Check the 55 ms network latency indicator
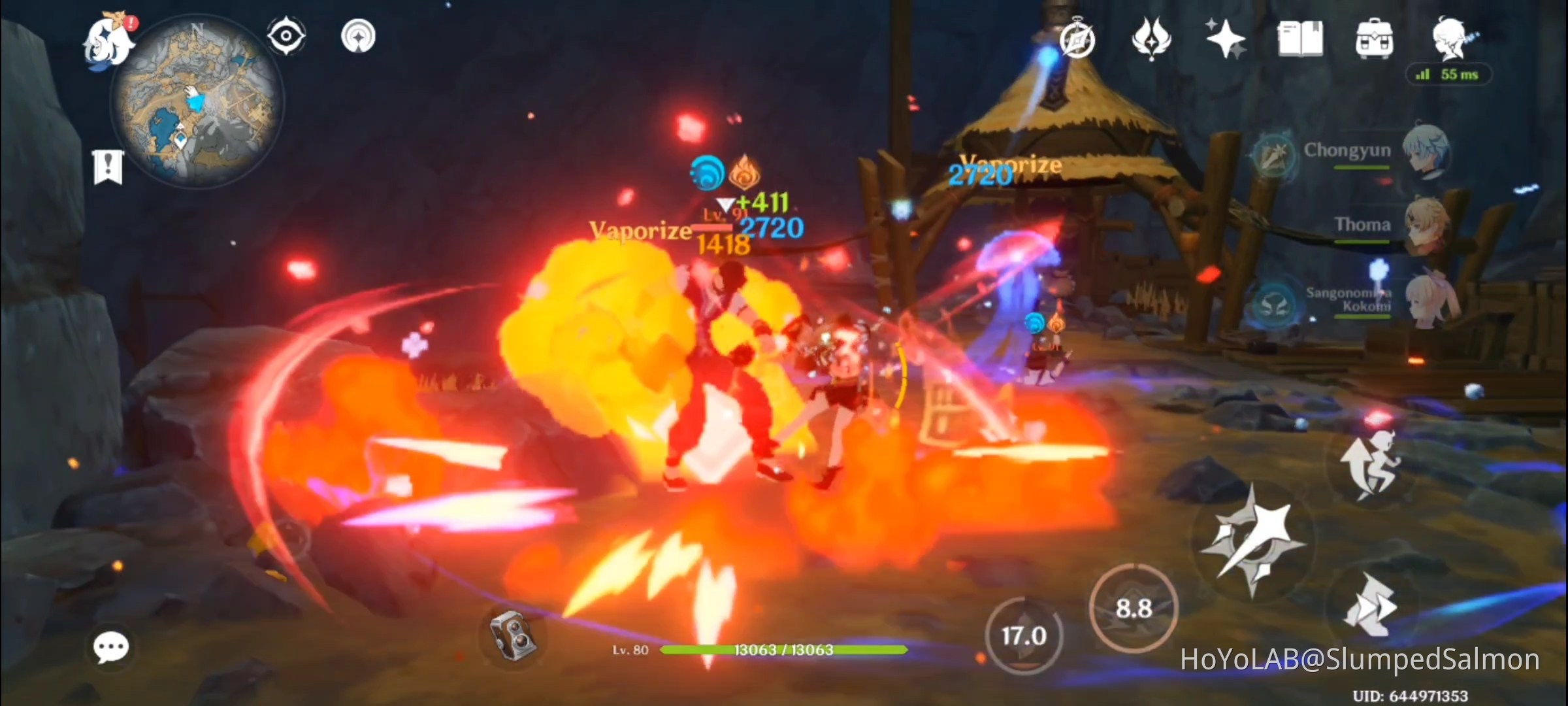1568x706 pixels. (x=1449, y=75)
